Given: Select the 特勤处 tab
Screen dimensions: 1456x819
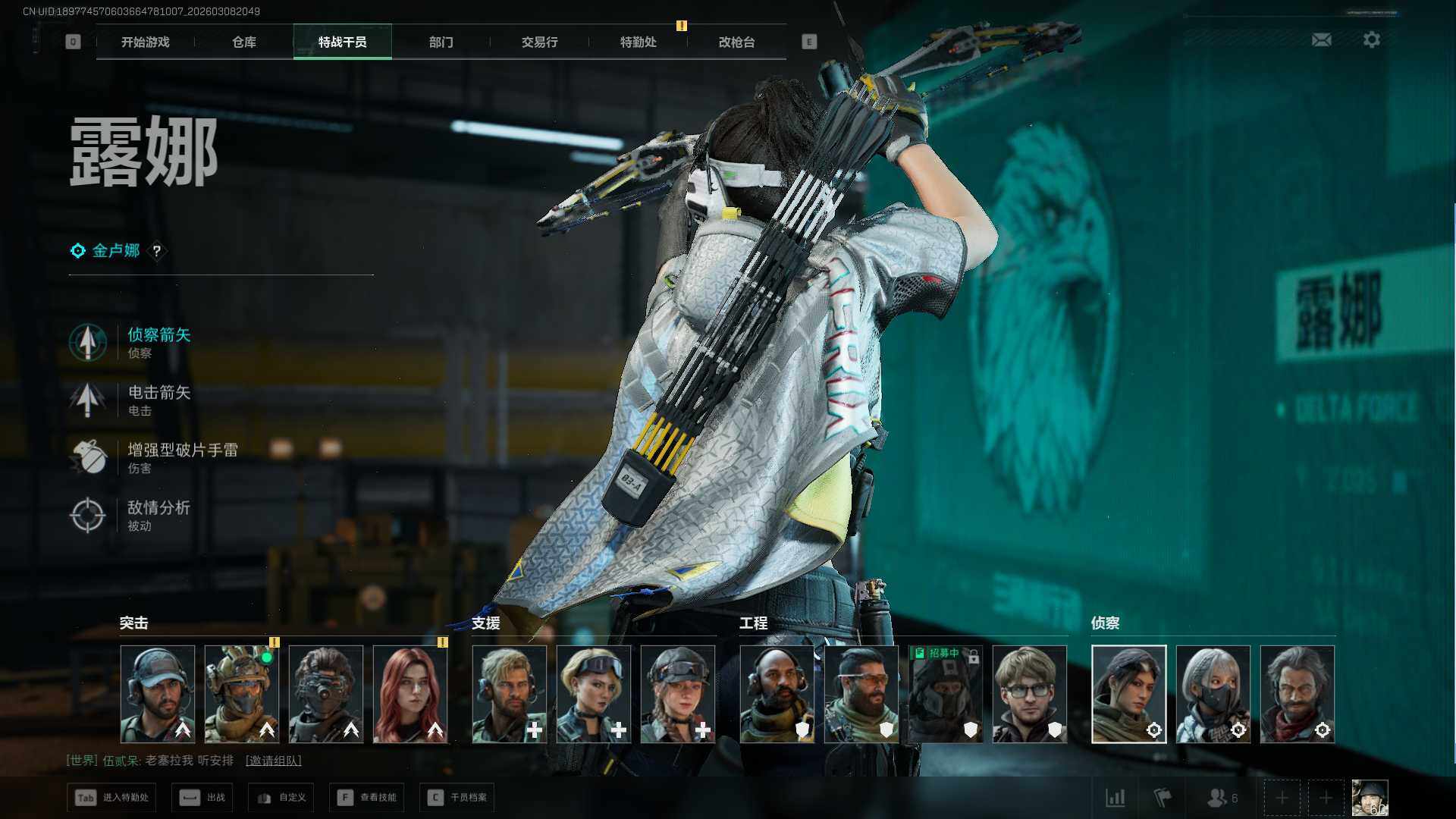Looking at the screenshot, I should 638,42.
